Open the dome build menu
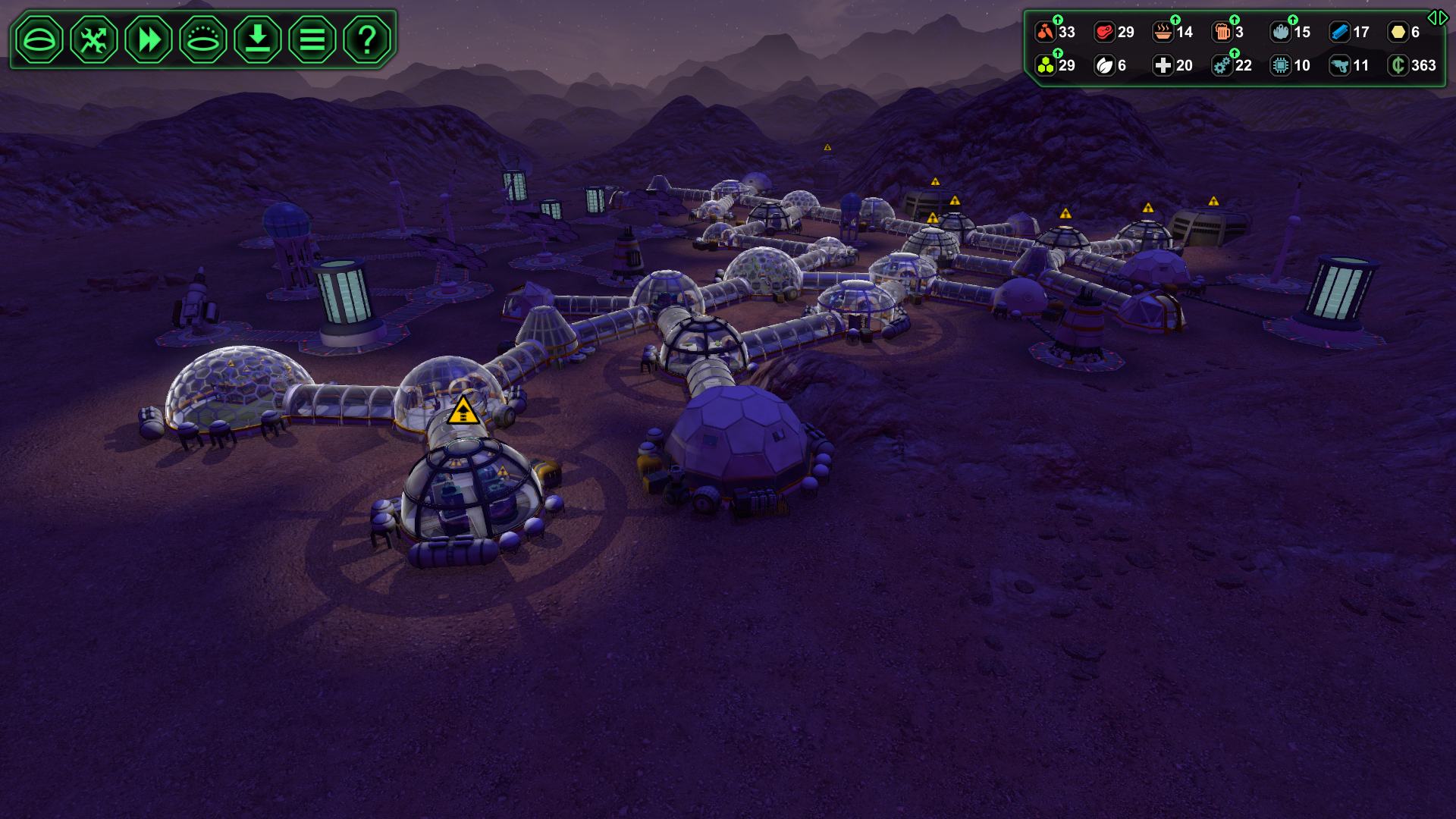Screen dimensions: 1456x819 39,39
